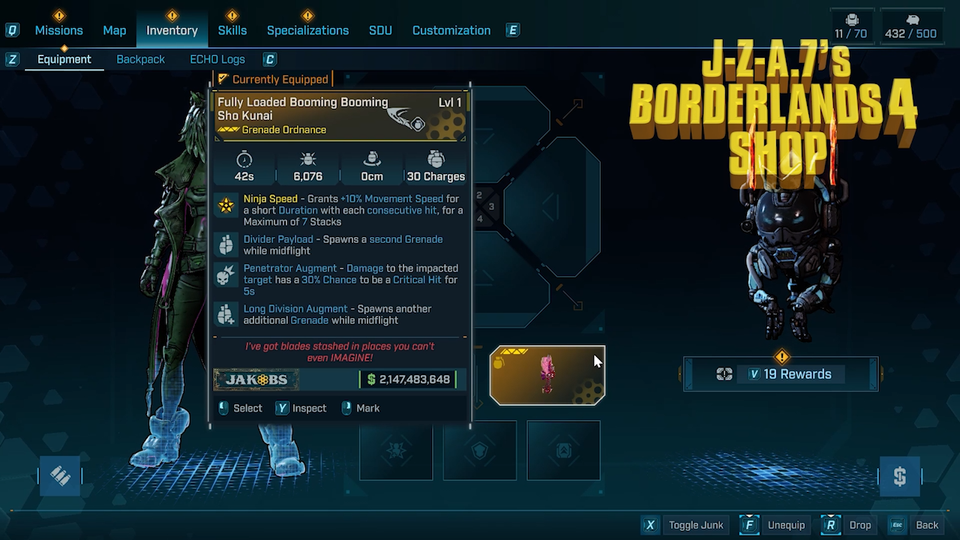Show the Equipment sub-tab
960x540 pixels.
(64, 59)
